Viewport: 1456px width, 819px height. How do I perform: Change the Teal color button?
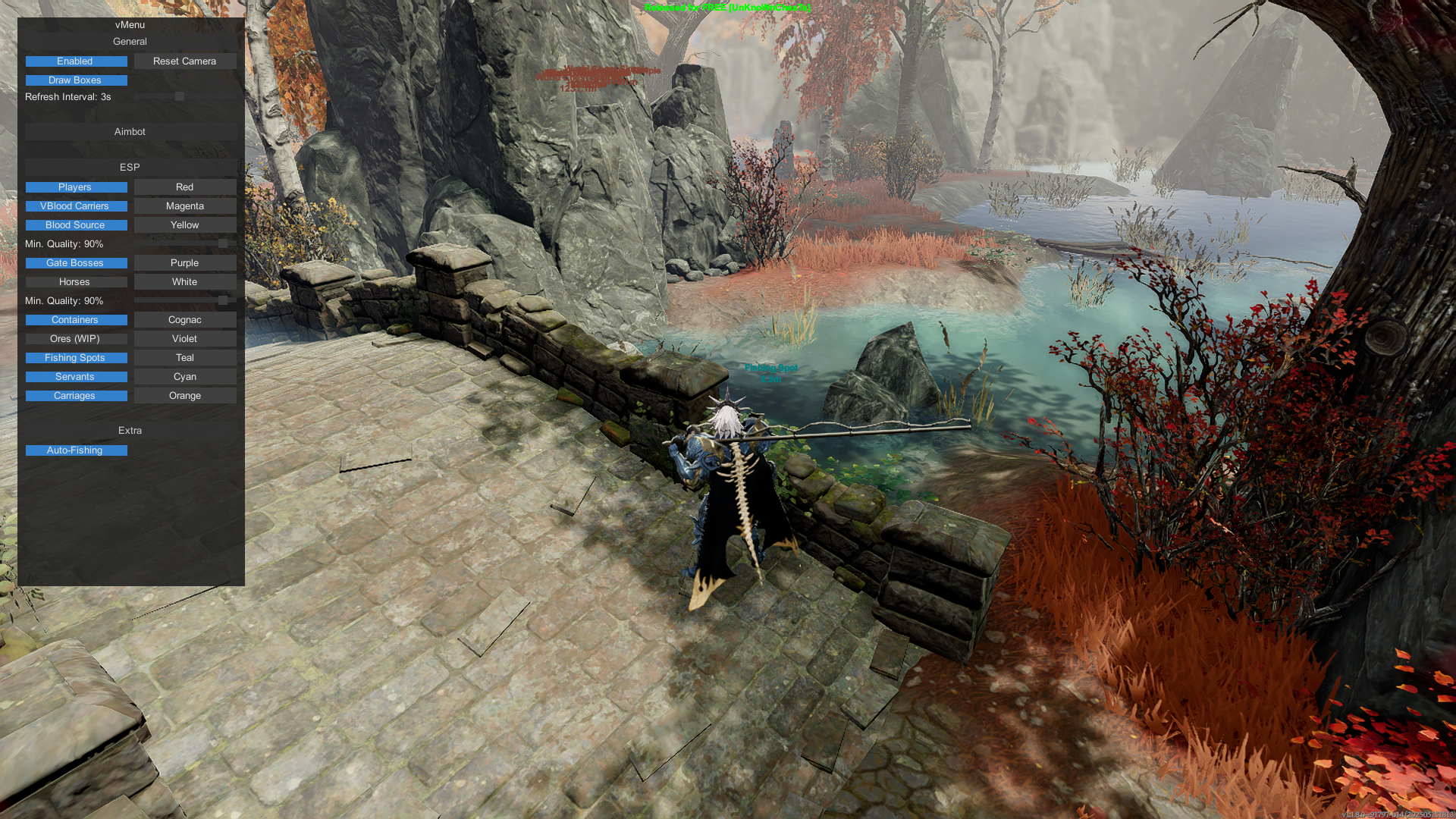(x=185, y=358)
